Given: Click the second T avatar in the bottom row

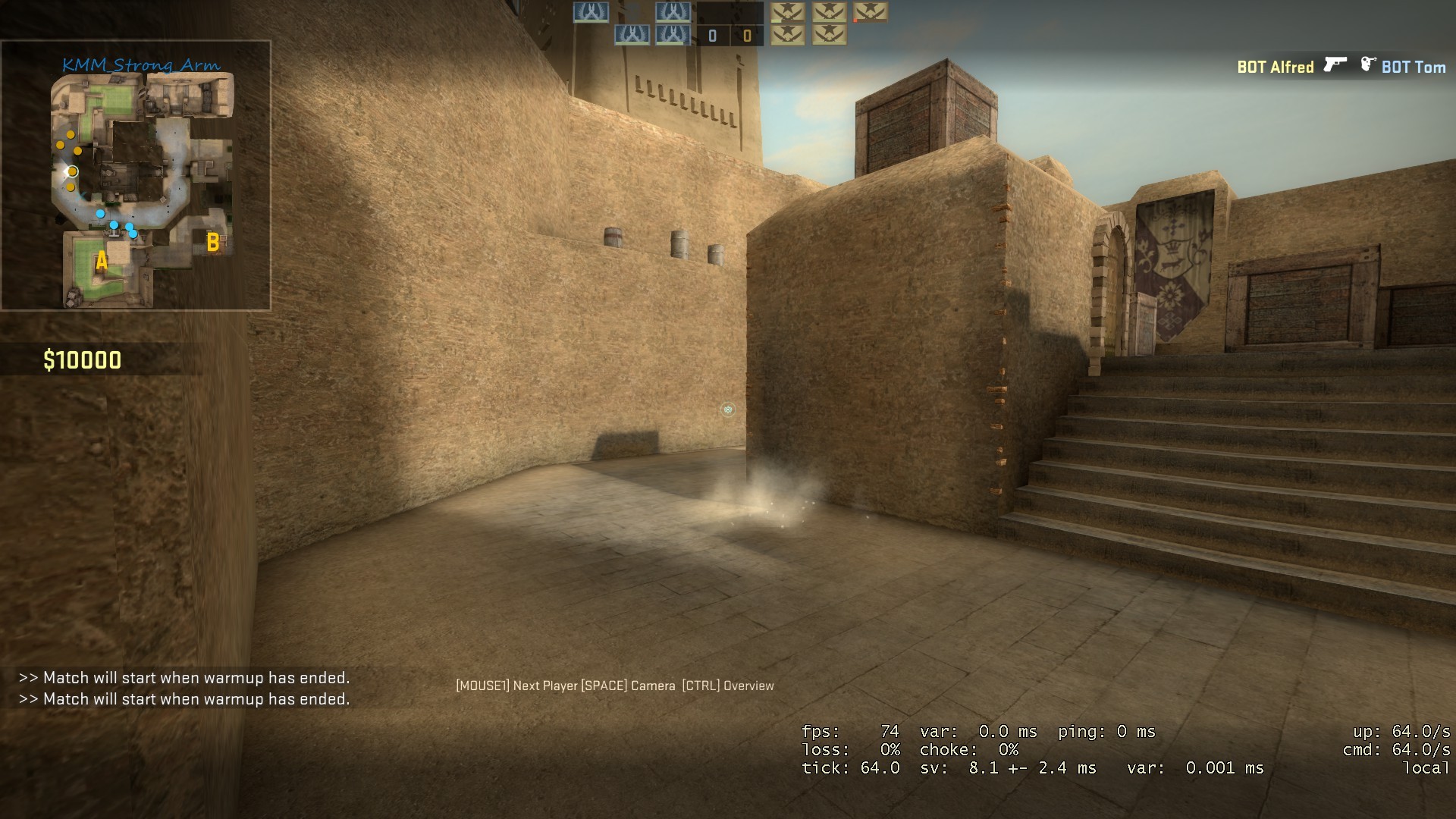Looking at the screenshot, I should click(830, 36).
